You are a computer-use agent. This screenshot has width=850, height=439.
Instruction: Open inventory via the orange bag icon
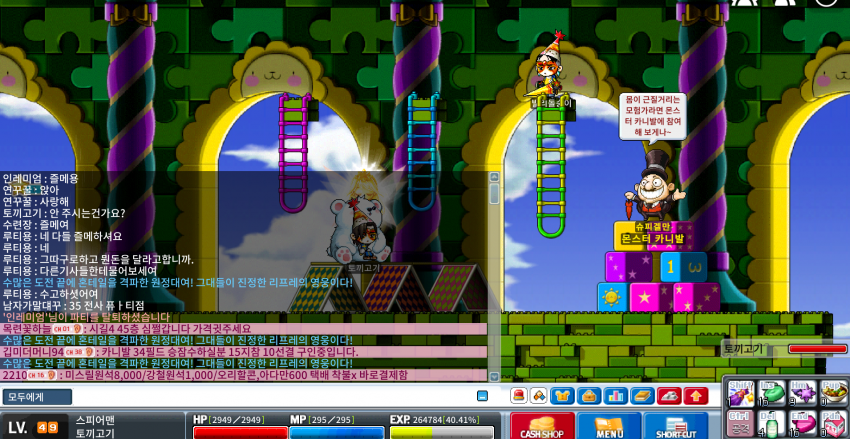[x=589, y=396]
